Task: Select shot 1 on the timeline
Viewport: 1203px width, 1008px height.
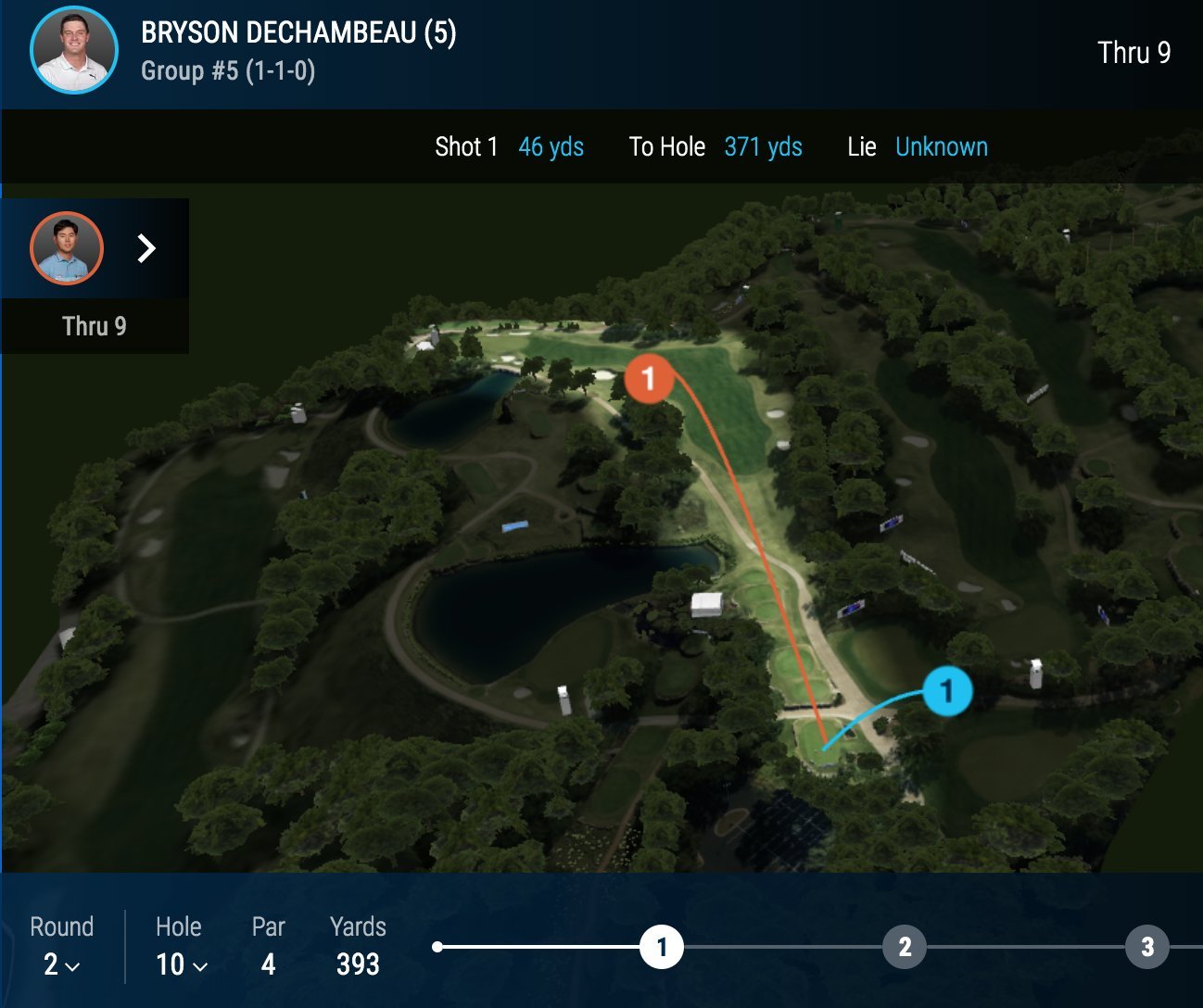Action: 662,947
